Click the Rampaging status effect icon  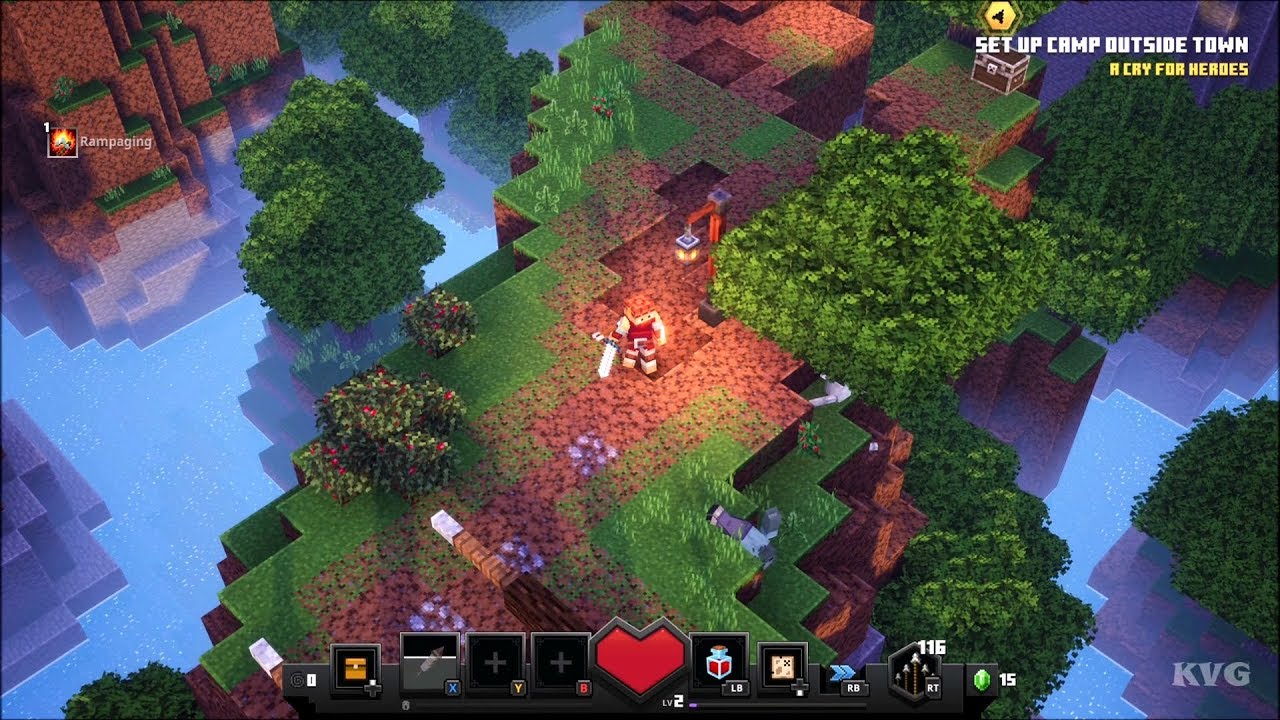(63, 142)
